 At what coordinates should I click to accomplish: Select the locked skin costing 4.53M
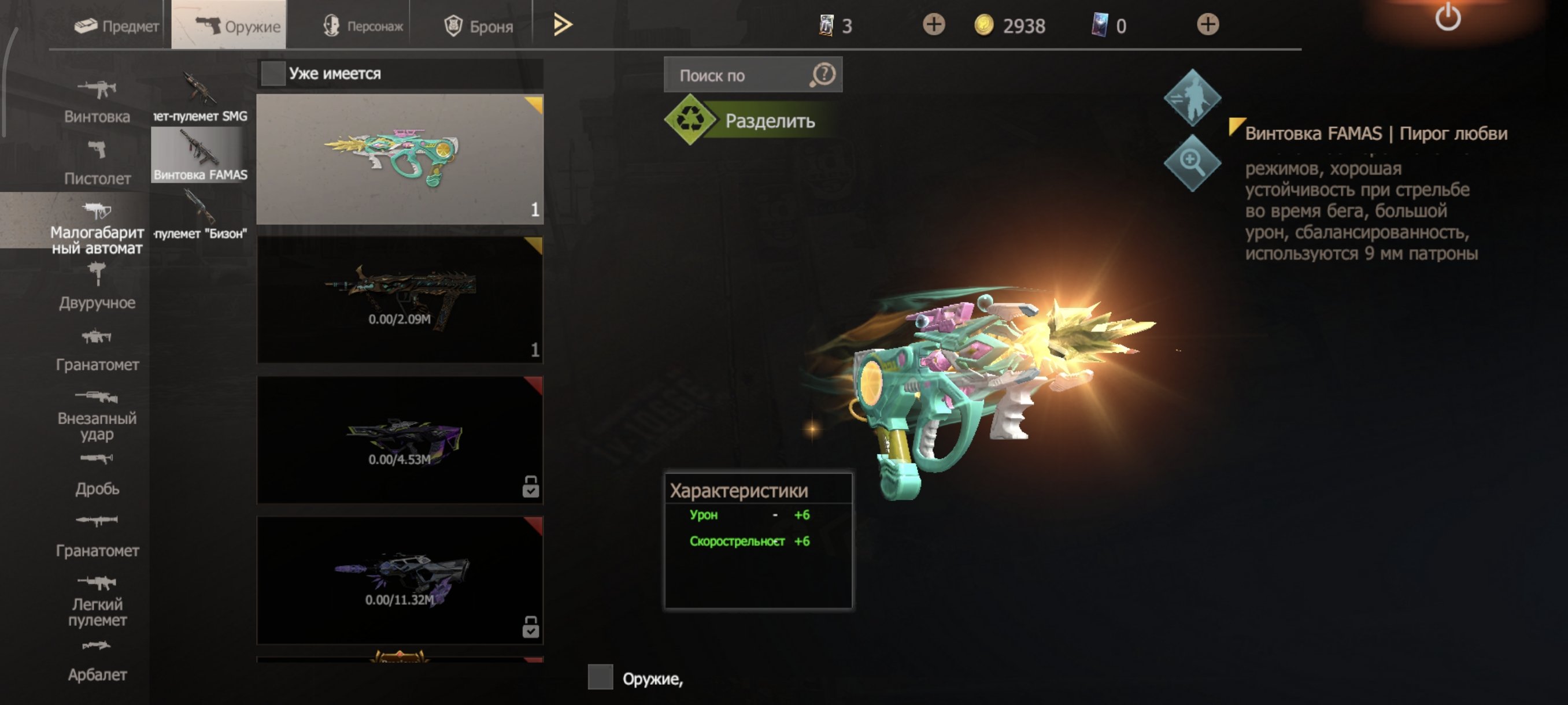[400, 440]
